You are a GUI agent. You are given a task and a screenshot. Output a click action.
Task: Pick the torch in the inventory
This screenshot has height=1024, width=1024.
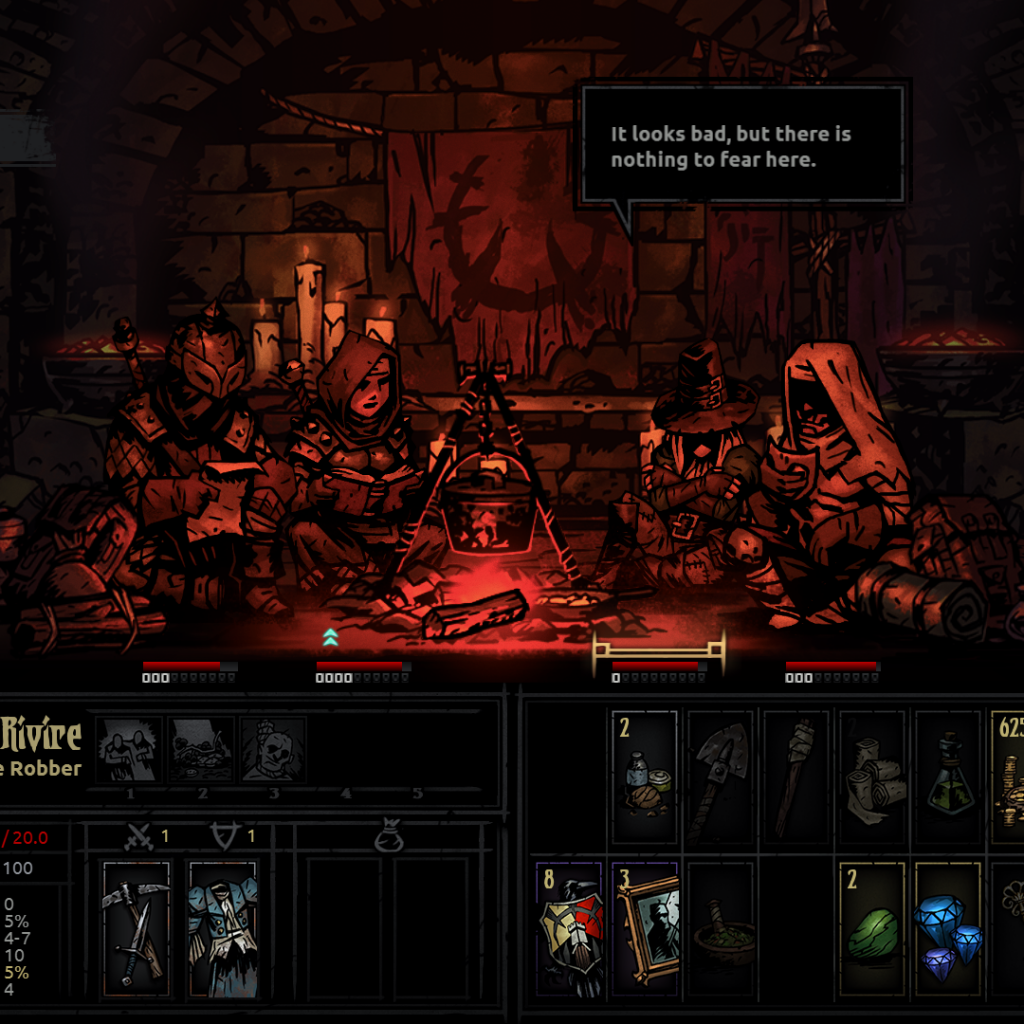(796, 777)
